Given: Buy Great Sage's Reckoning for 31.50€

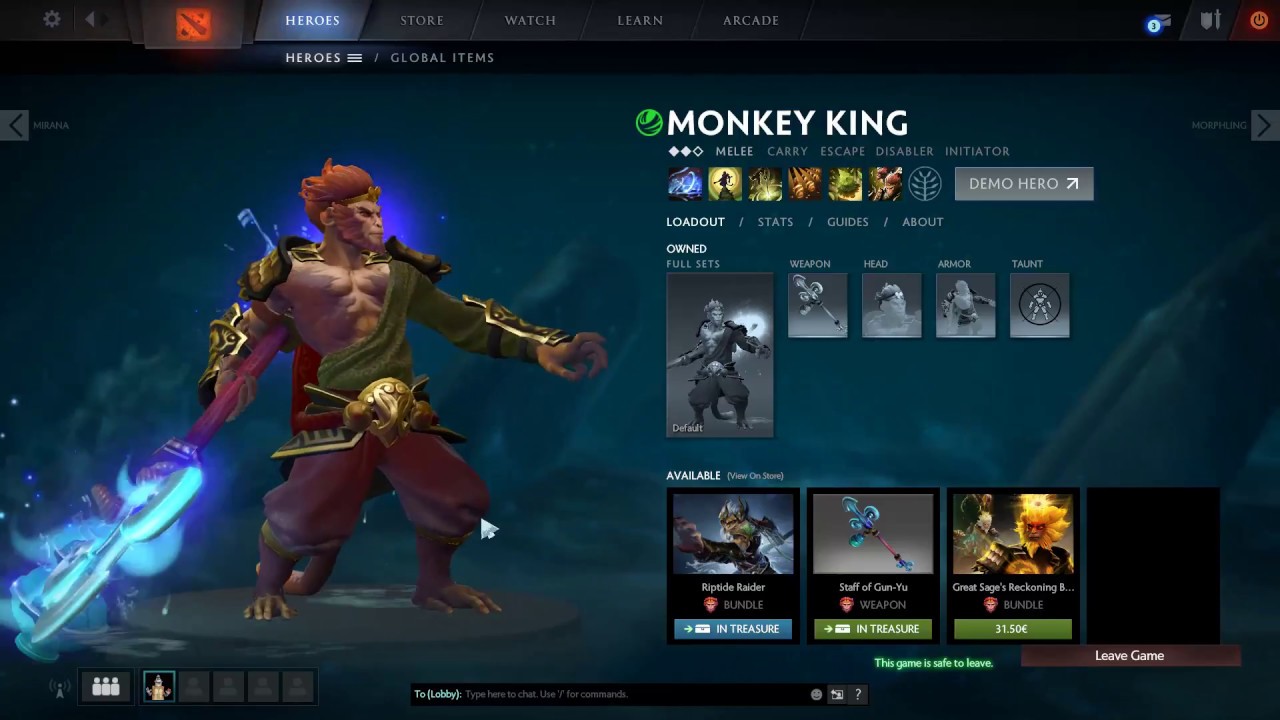Looking at the screenshot, I should click(x=1012, y=629).
